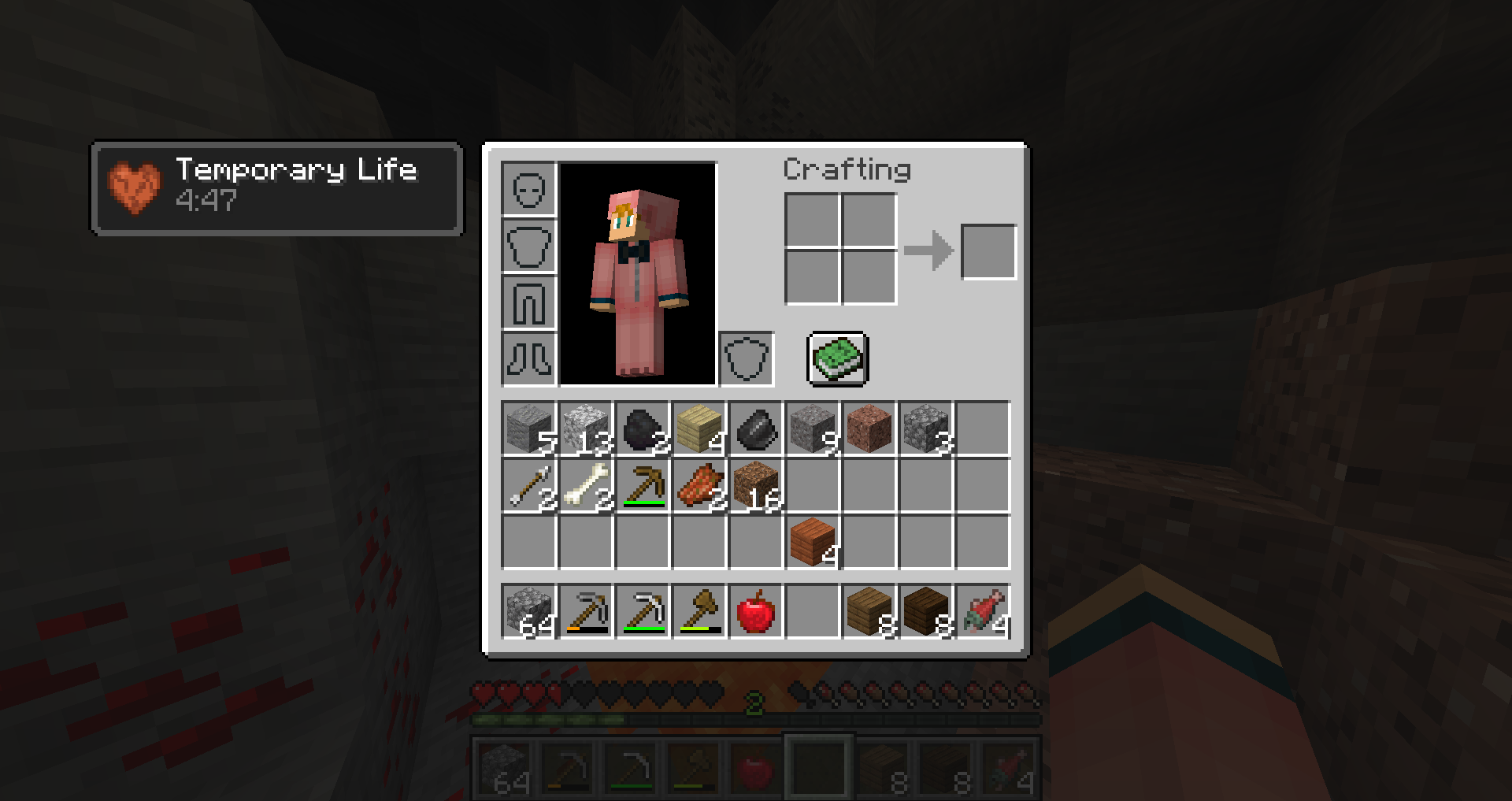Click the empty chestplate armor slot
1512x801 pixels.
[x=528, y=246]
